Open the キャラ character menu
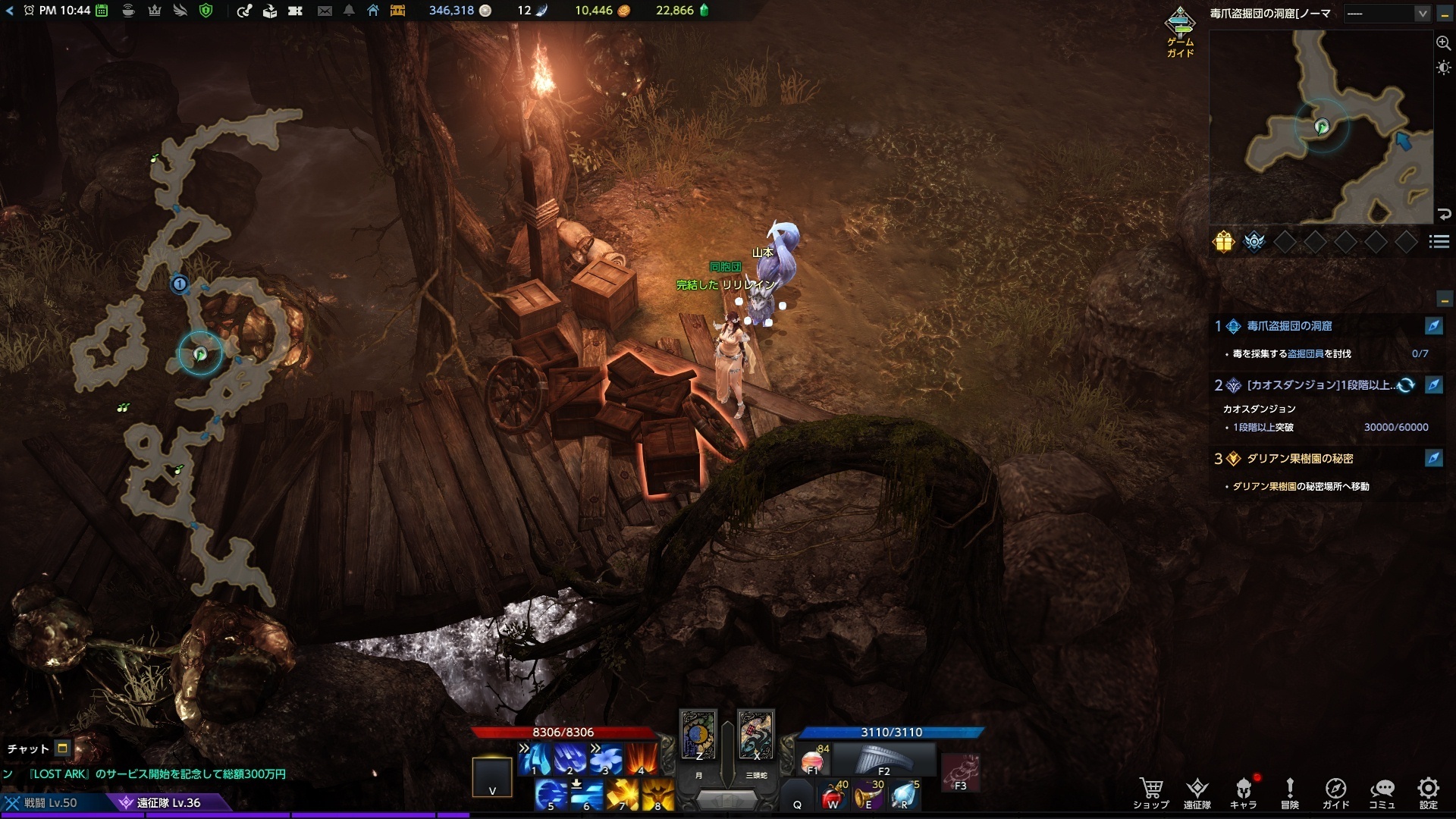 point(1243,792)
